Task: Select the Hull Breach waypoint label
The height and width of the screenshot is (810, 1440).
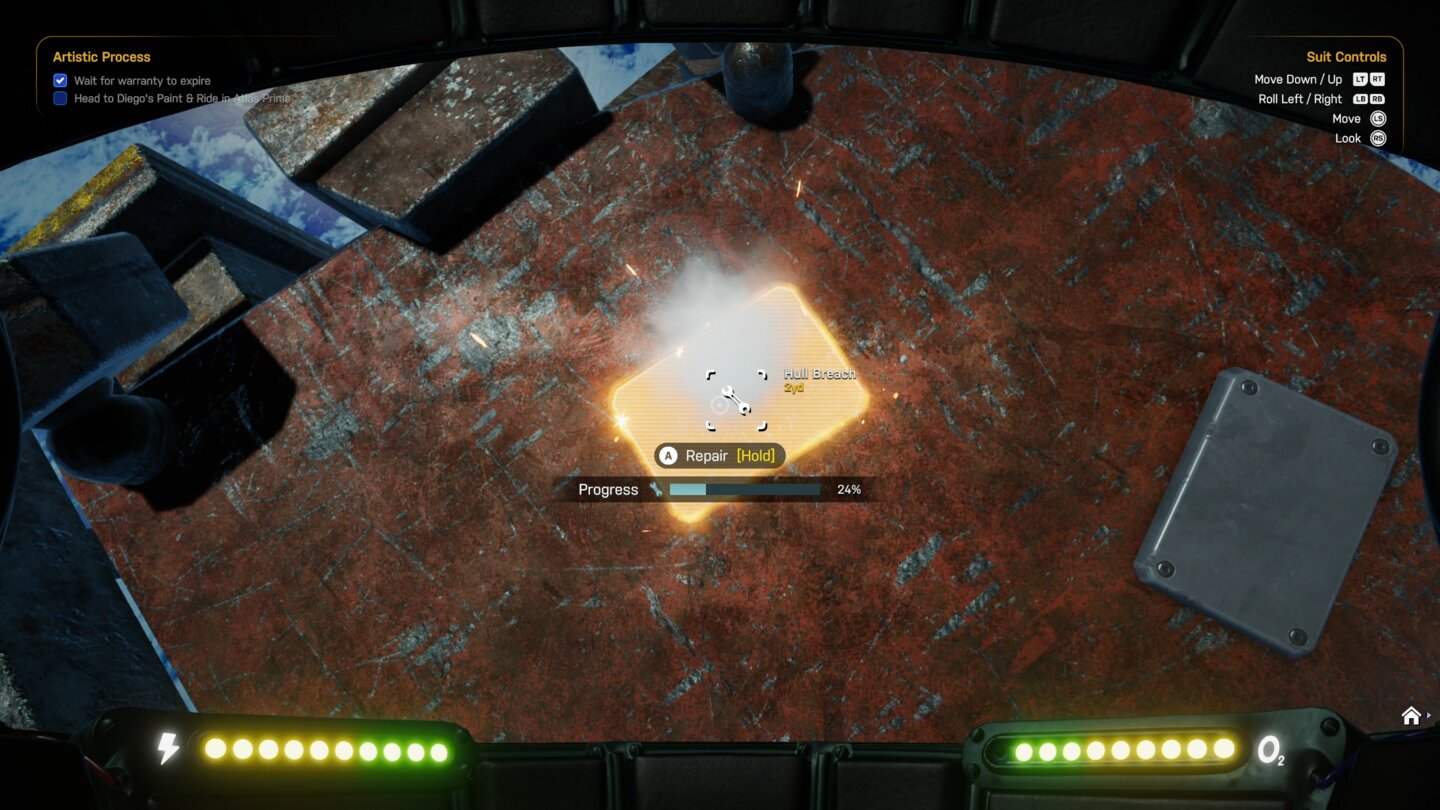Action: (x=820, y=373)
